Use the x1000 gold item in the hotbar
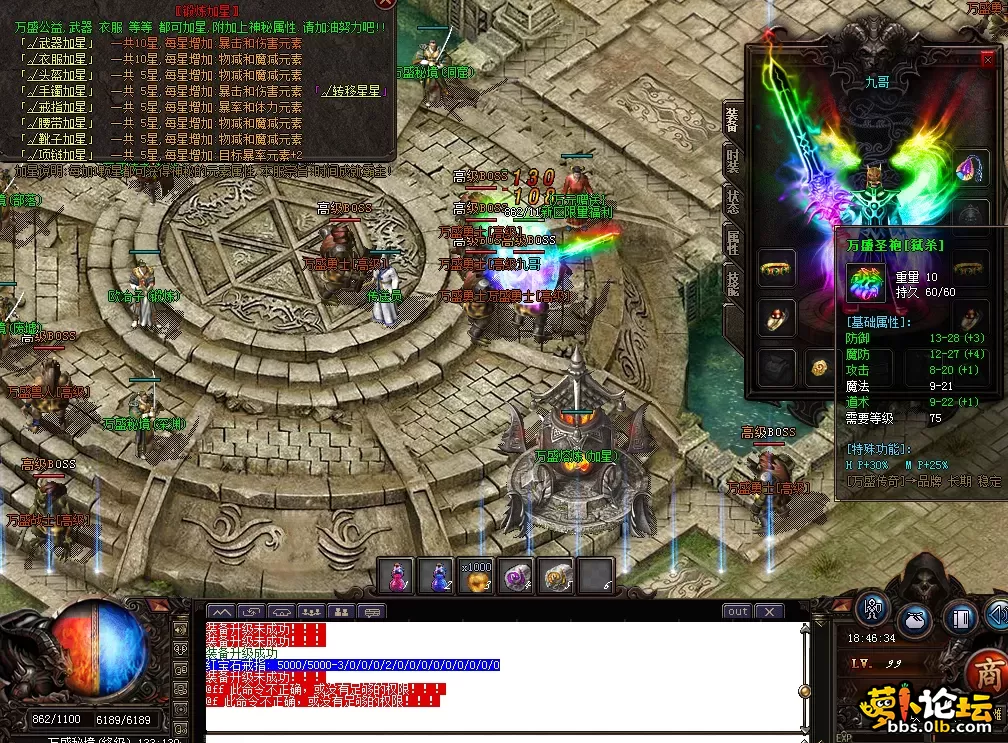Viewport: 1008px width, 743px height. point(480,577)
